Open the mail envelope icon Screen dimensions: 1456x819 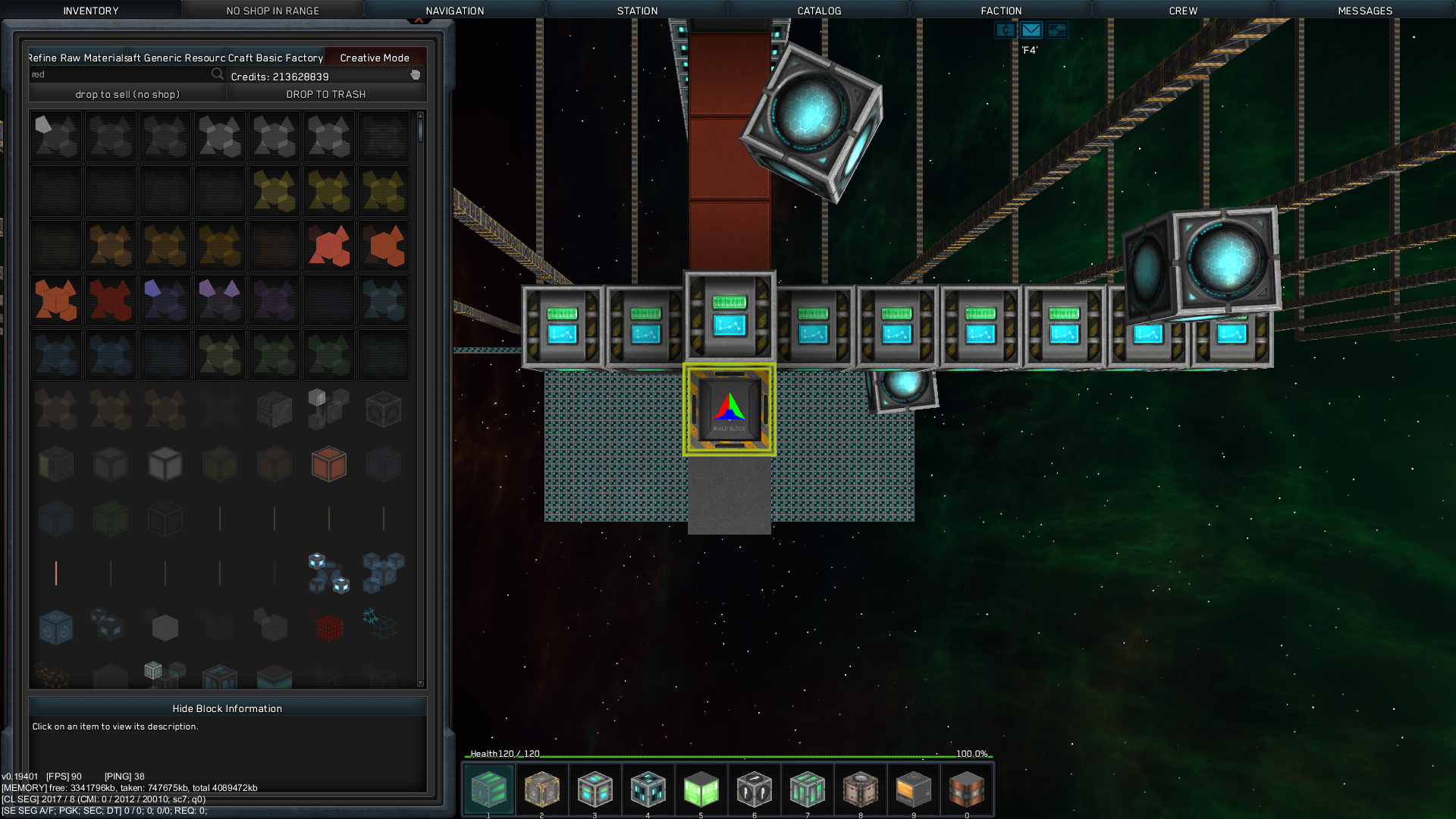point(1031,30)
